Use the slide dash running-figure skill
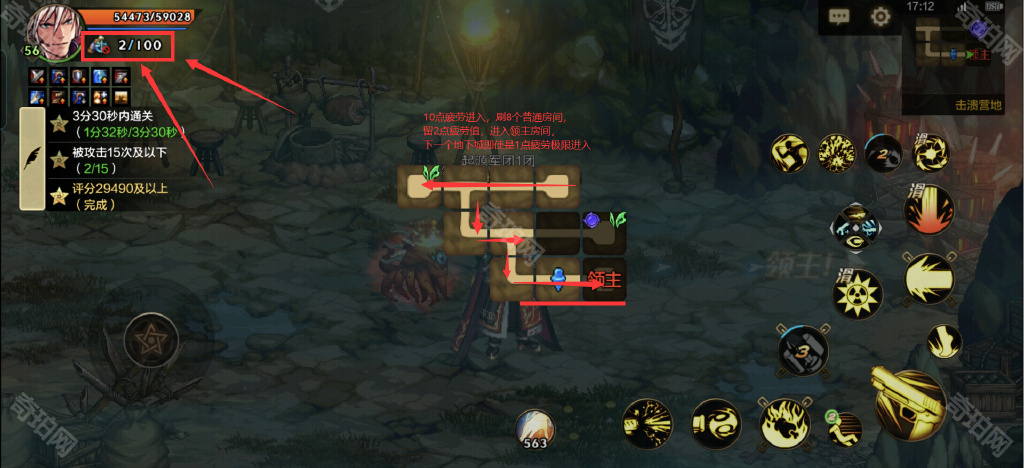 tap(843, 427)
